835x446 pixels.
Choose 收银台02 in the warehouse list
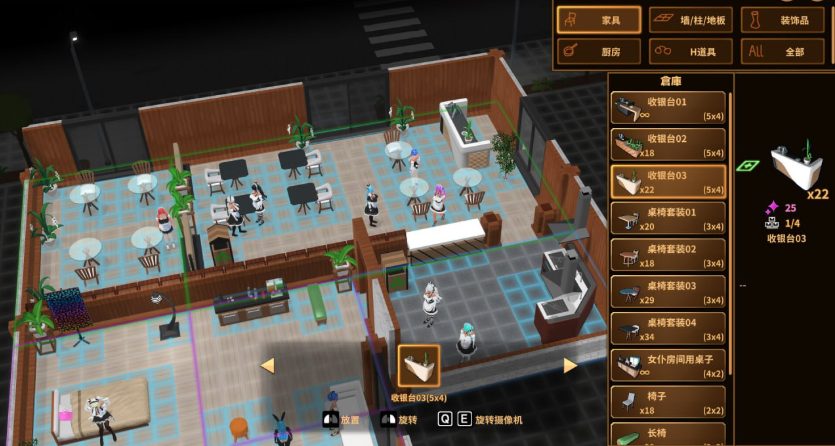(x=669, y=145)
